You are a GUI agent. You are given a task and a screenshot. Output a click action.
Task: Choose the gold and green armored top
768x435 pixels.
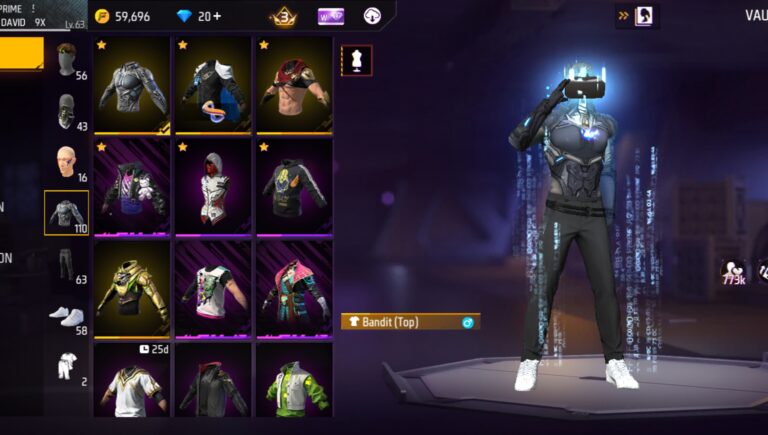(x=132, y=289)
